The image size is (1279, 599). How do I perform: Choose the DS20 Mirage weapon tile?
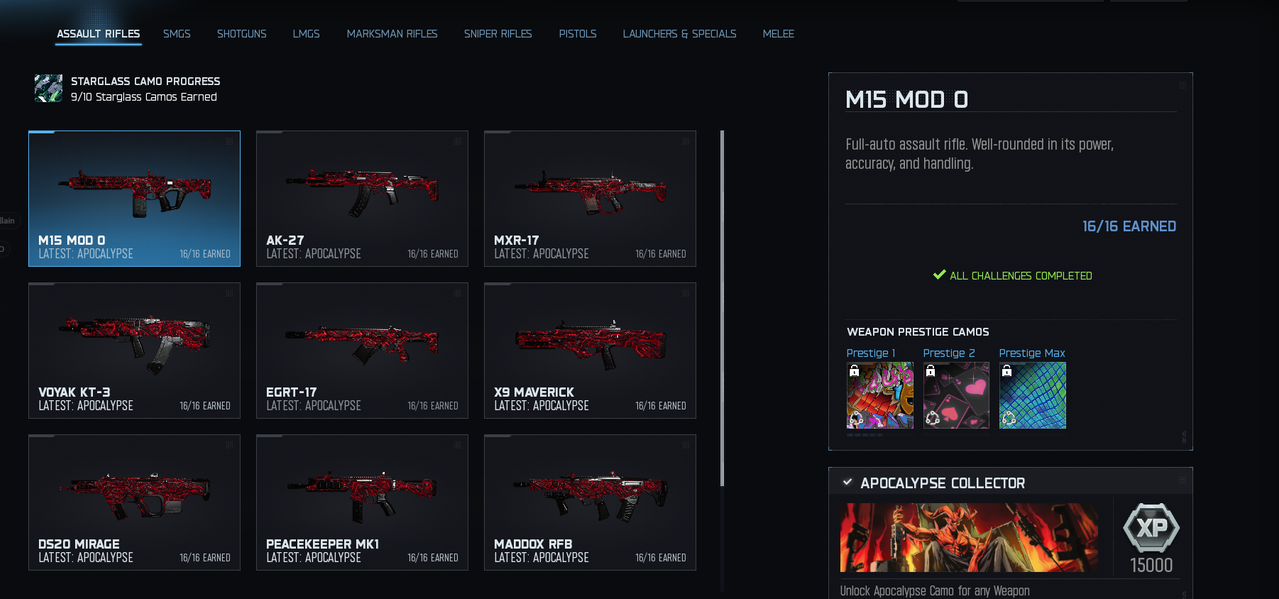[x=134, y=502]
